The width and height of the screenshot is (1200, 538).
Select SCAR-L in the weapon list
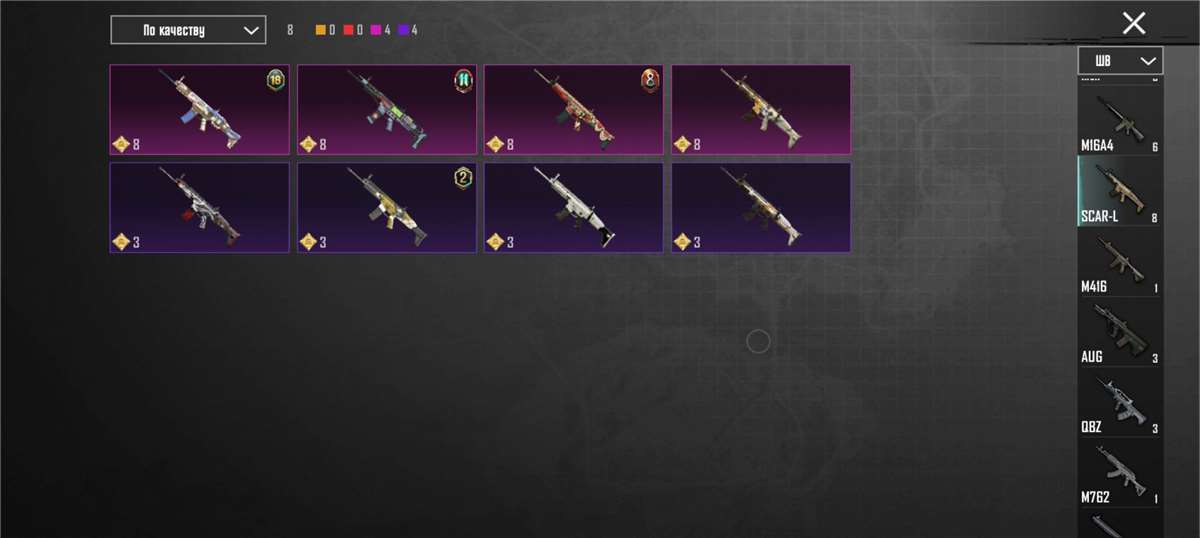tap(1120, 191)
